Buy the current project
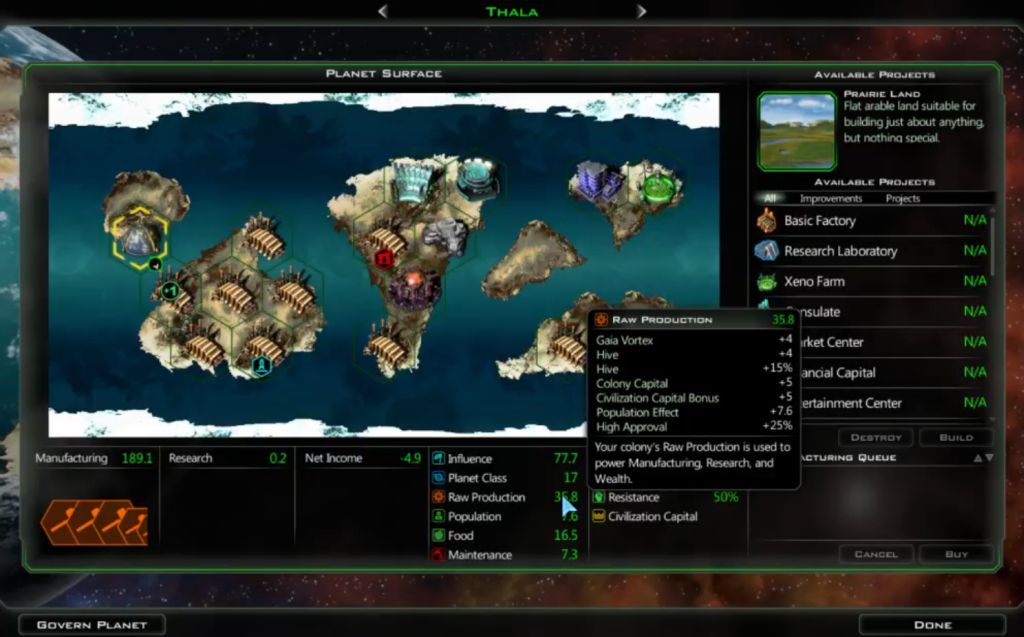The height and width of the screenshot is (637, 1024). [x=956, y=553]
